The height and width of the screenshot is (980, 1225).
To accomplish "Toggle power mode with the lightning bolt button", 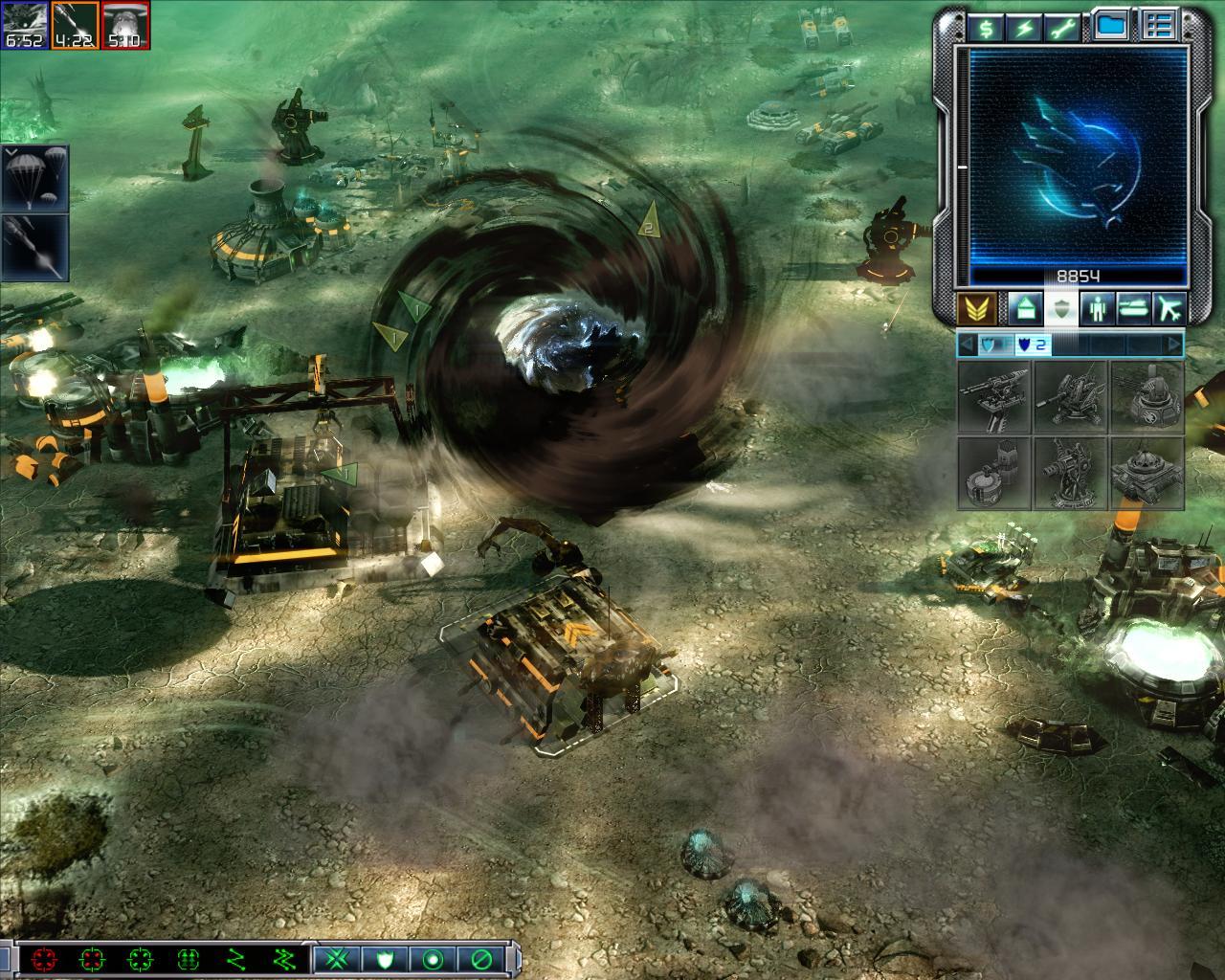I will tap(1024, 27).
